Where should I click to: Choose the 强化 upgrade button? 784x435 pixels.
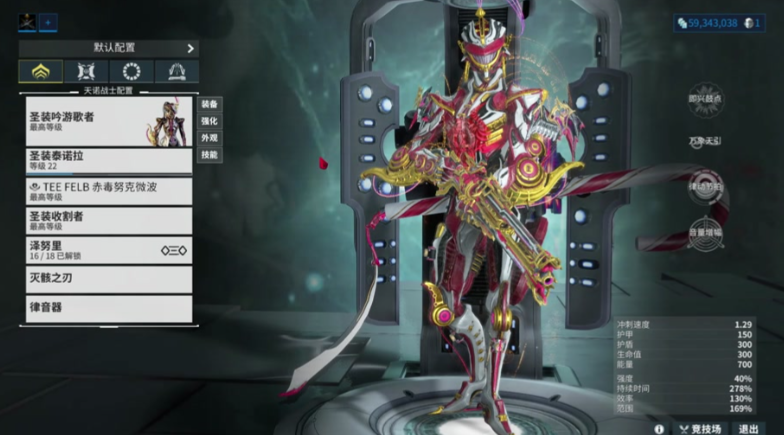(x=209, y=121)
